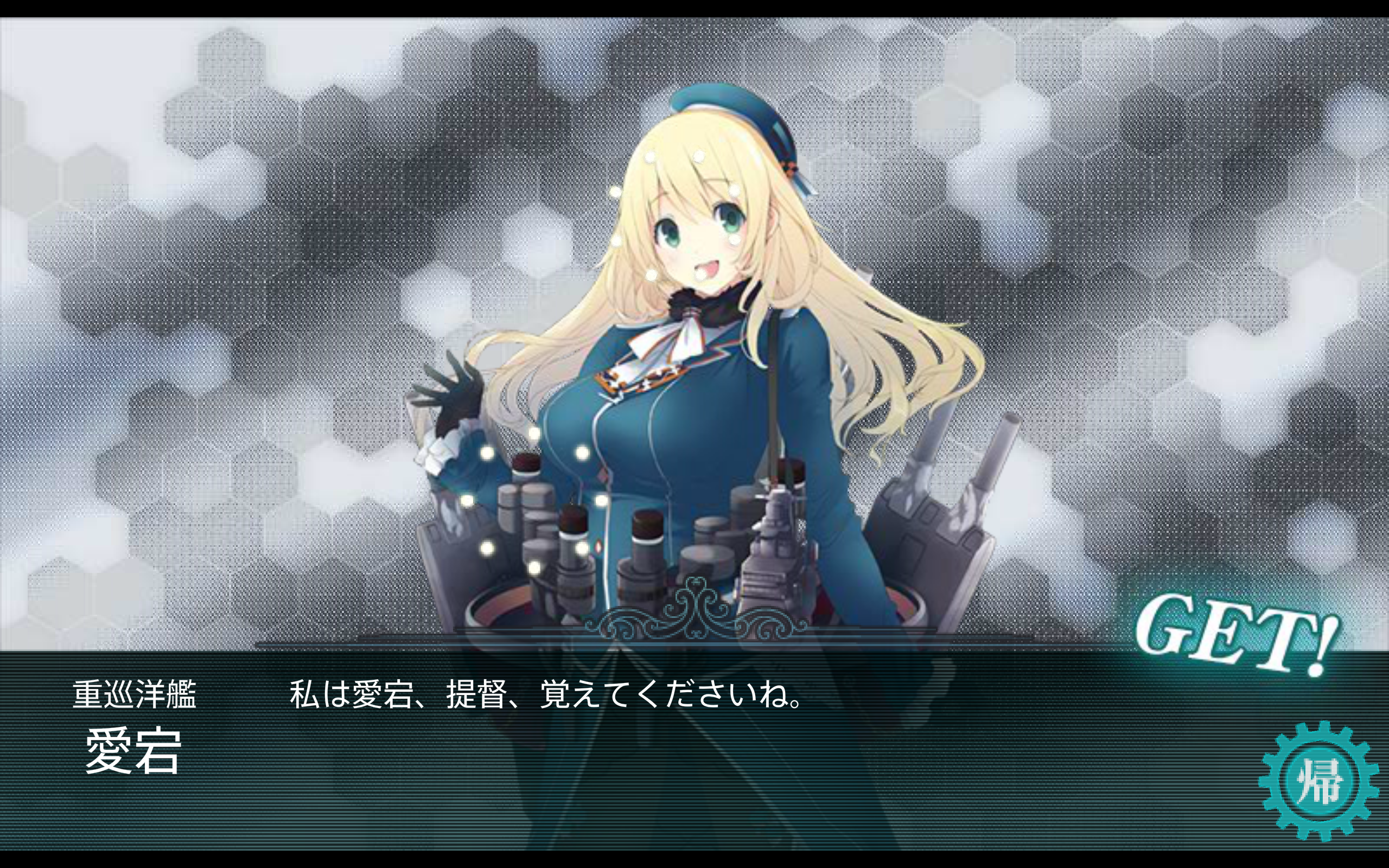Click the teal gear return (帰) button
This screenshot has height=868, width=1389.
coord(1318,781)
